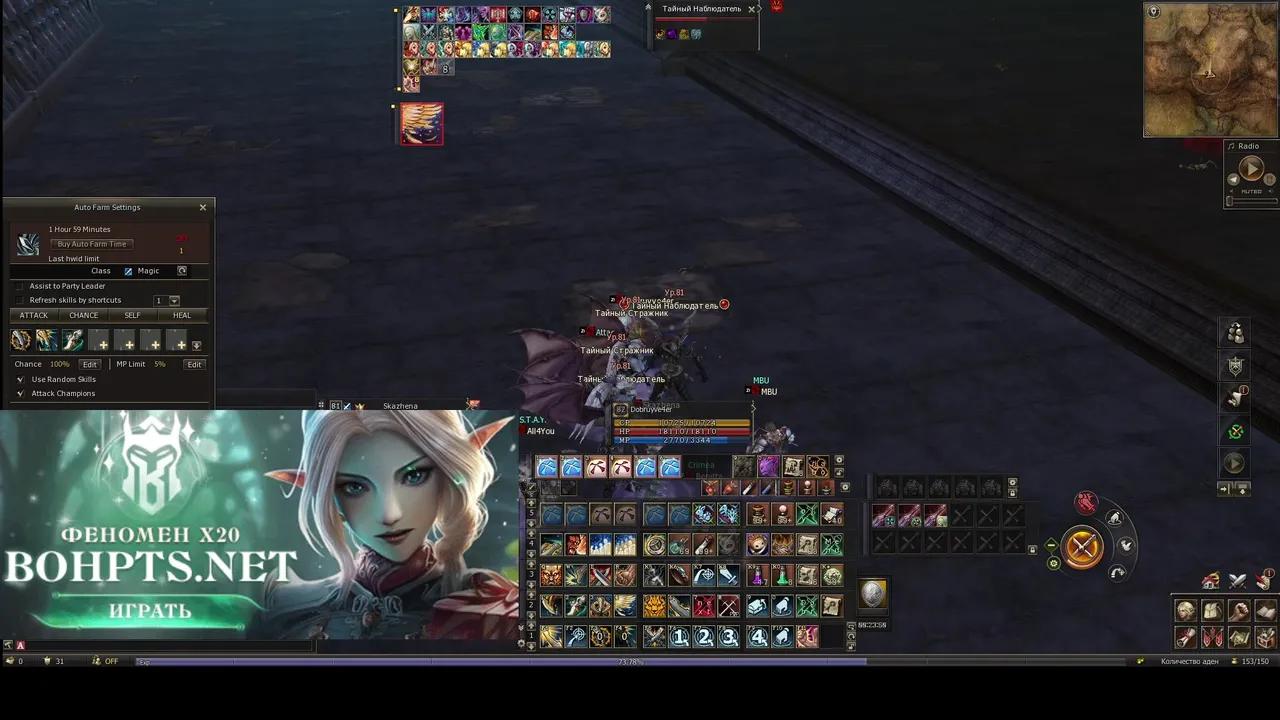Enable Assist to Party Leader
This screenshot has width=1280, height=720.
[x=20, y=286]
